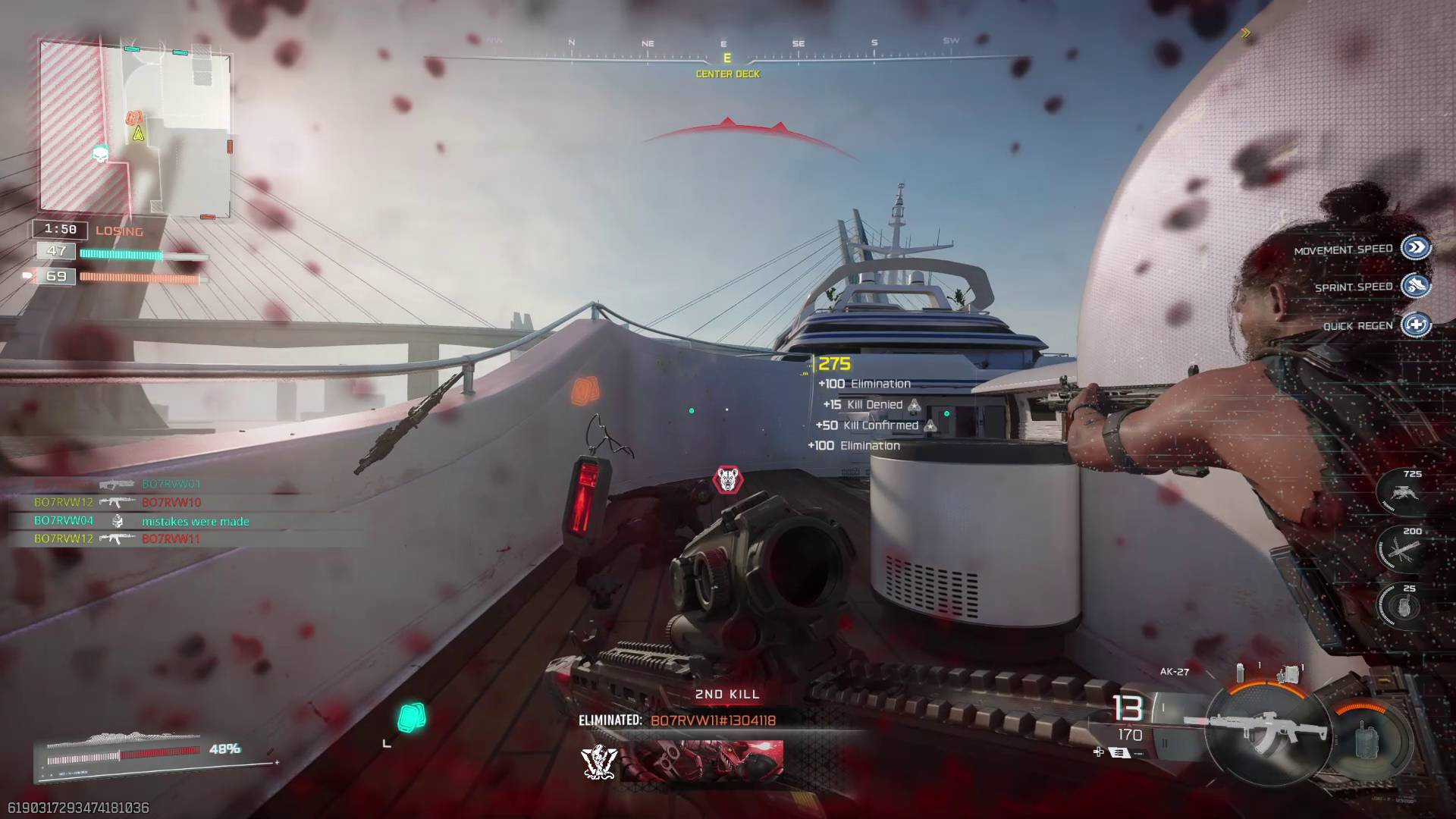Select the gadget grenade circle beside the AK-27
1456x819 pixels.
click(x=1365, y=740)
